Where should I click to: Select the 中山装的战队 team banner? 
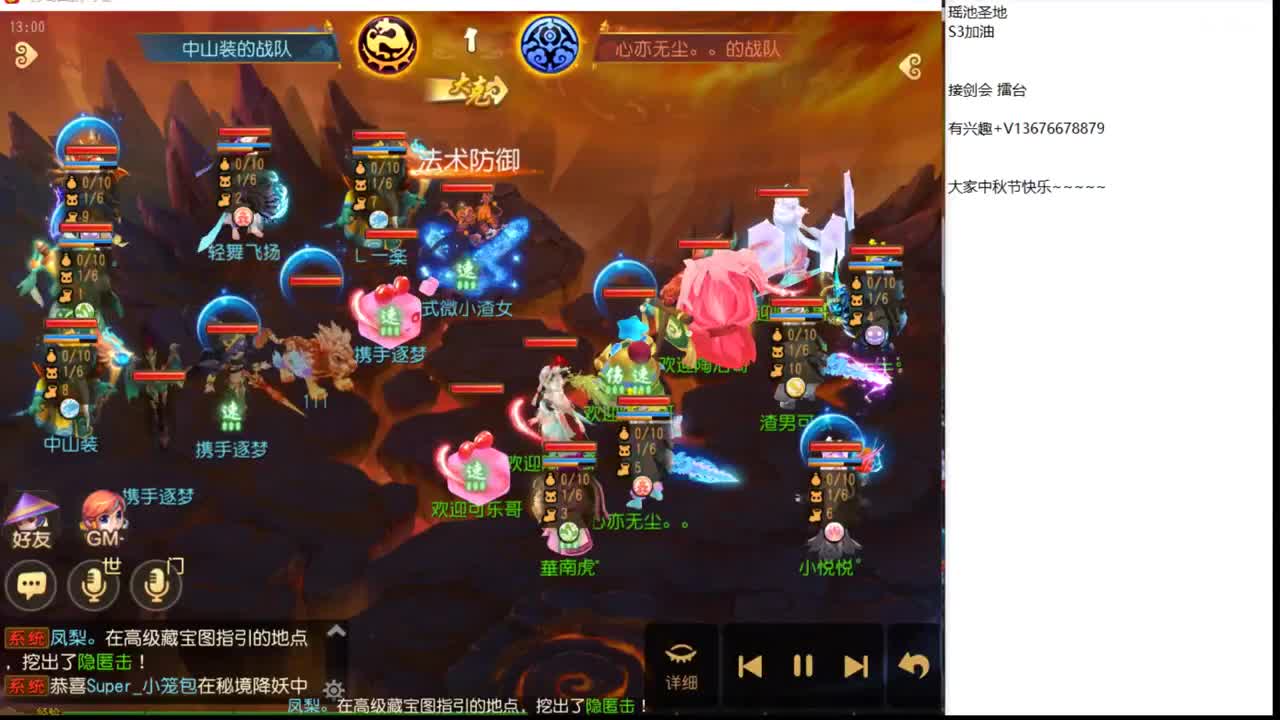(x=235, y=46)
